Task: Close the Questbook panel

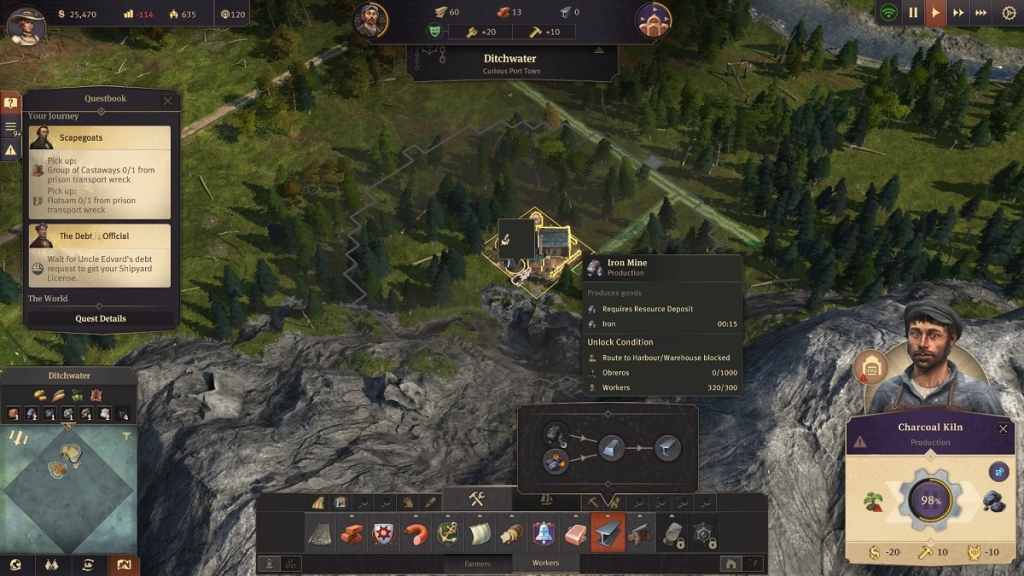Action: [168, 100]
